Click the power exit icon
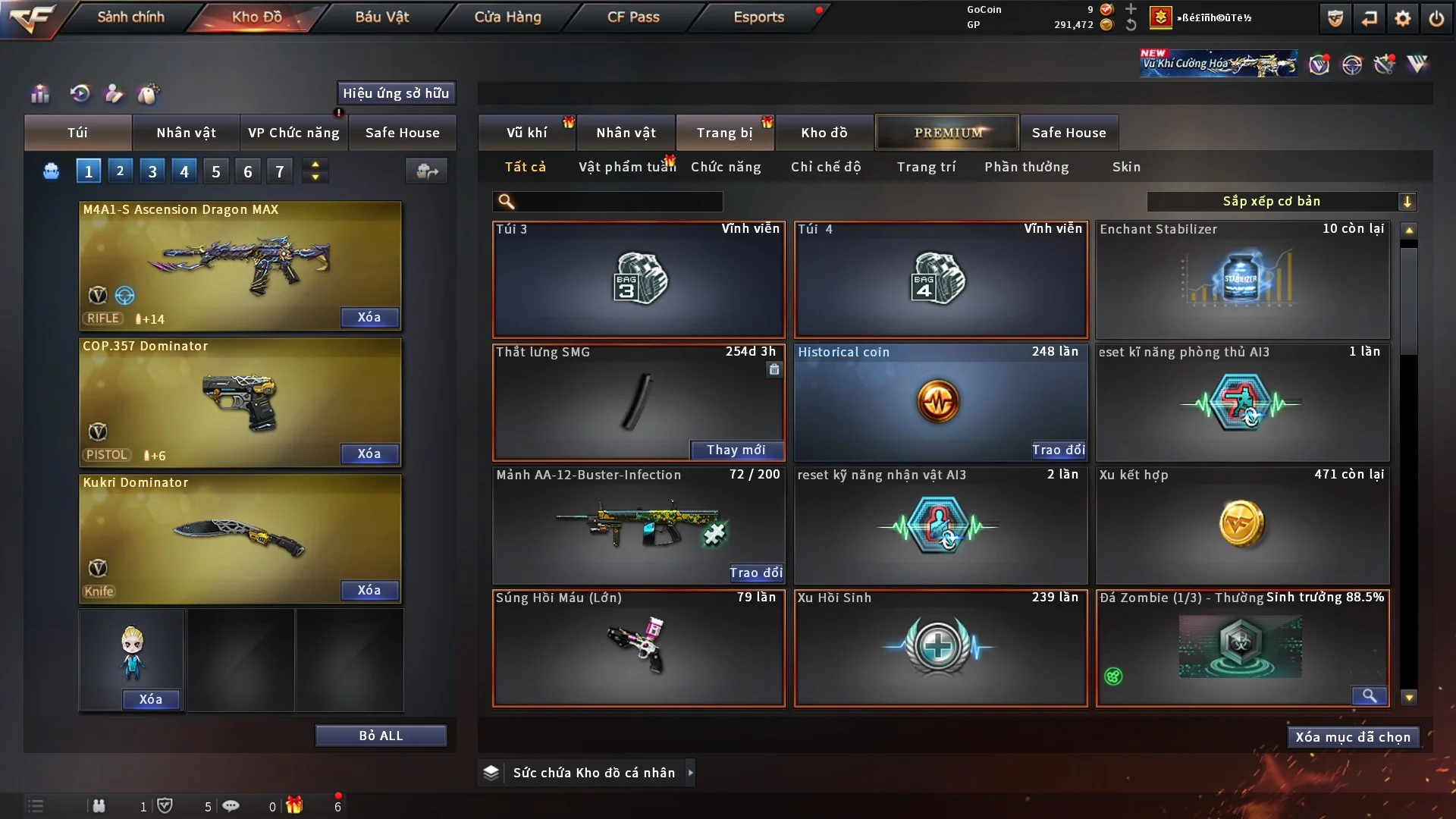The image size is (1456, 819). coord(1436,18)
